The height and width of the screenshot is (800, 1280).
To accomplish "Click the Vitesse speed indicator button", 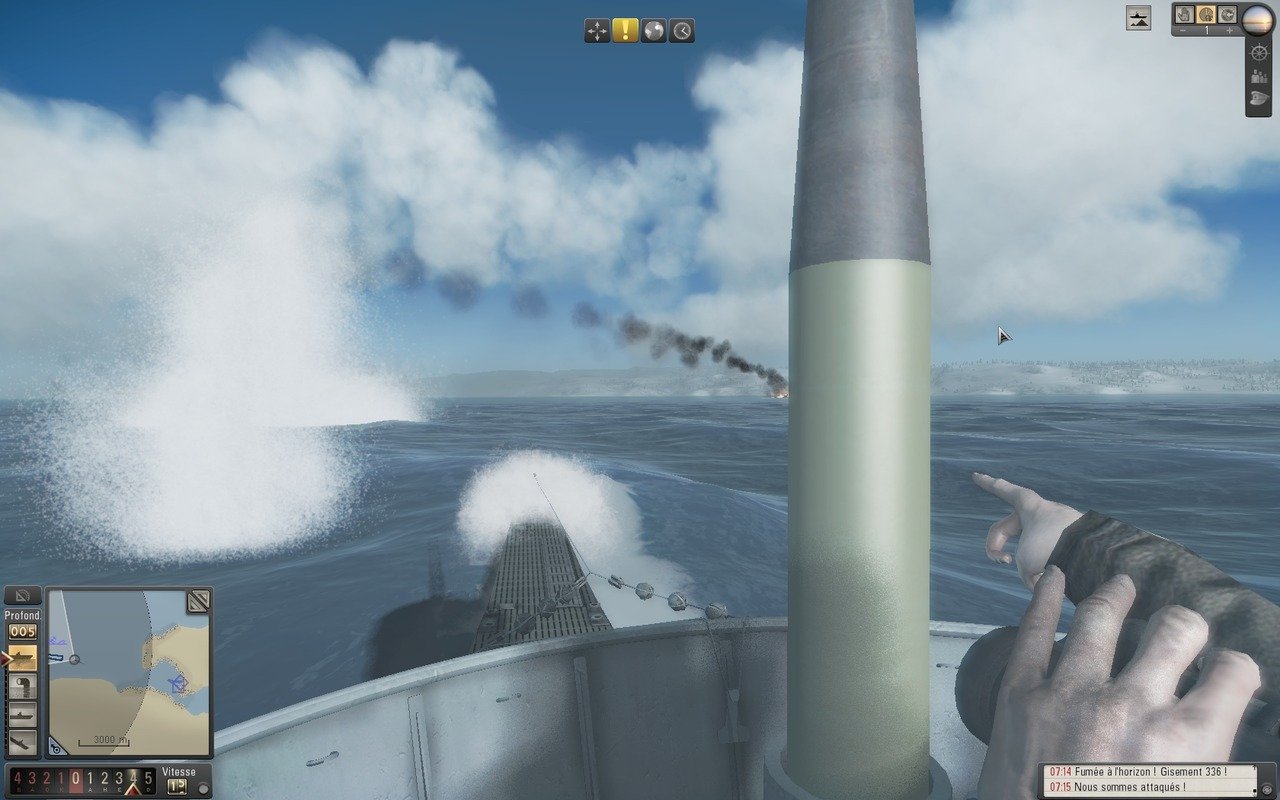I will click(178, 786).
